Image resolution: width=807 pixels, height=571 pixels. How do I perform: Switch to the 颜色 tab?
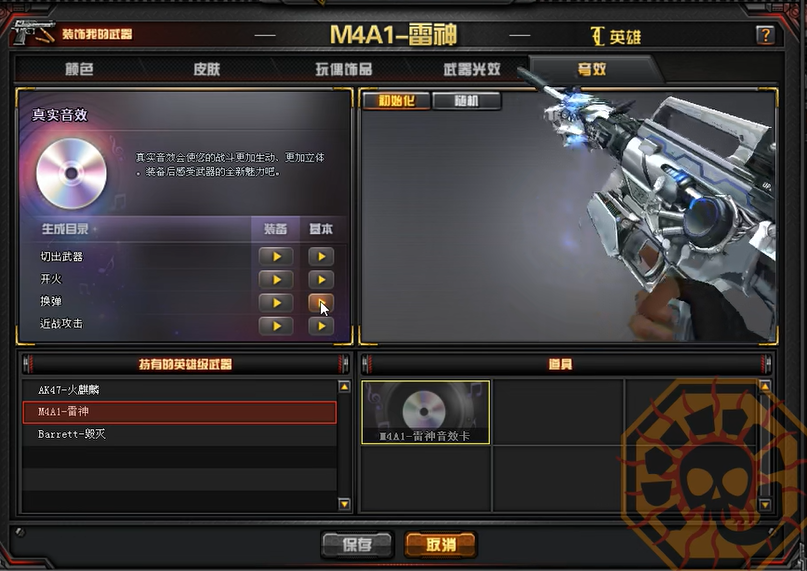79,69
